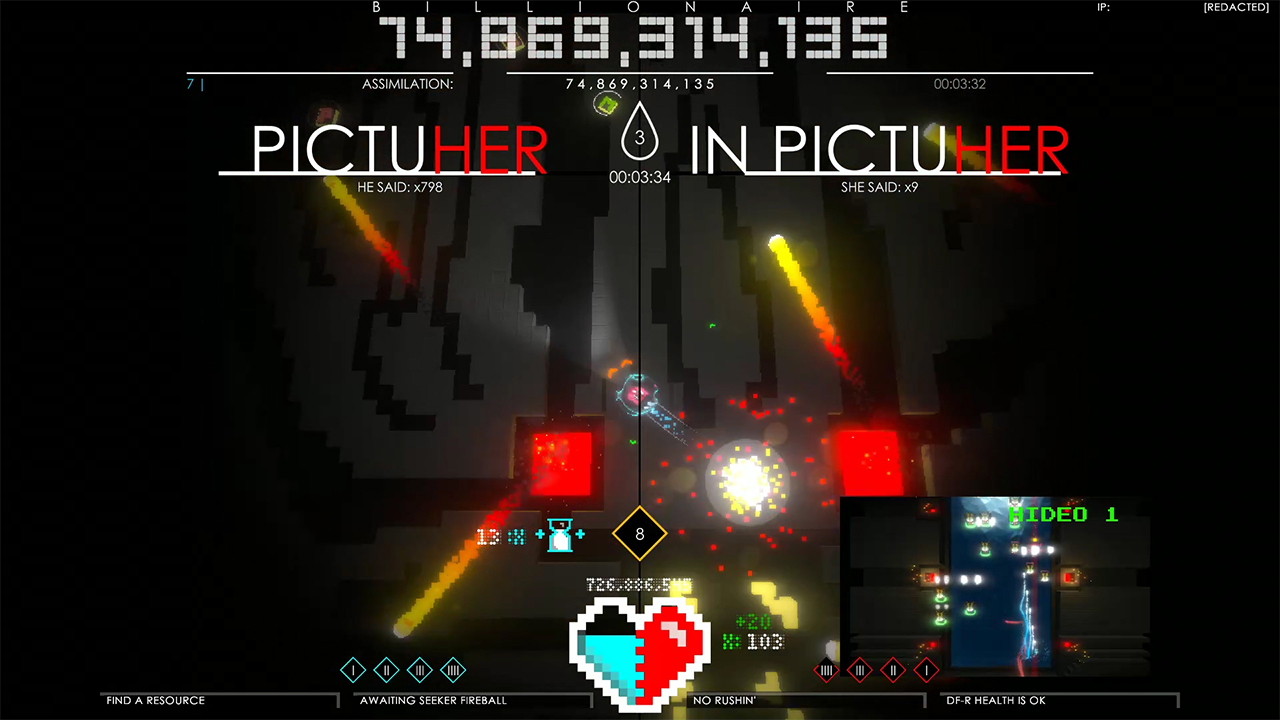Image resolution: width=1280 pixels, height=720 pixels.
Task: Select the hourglass pickup icon
Action: pyautogui.click(x=560, y=536)
